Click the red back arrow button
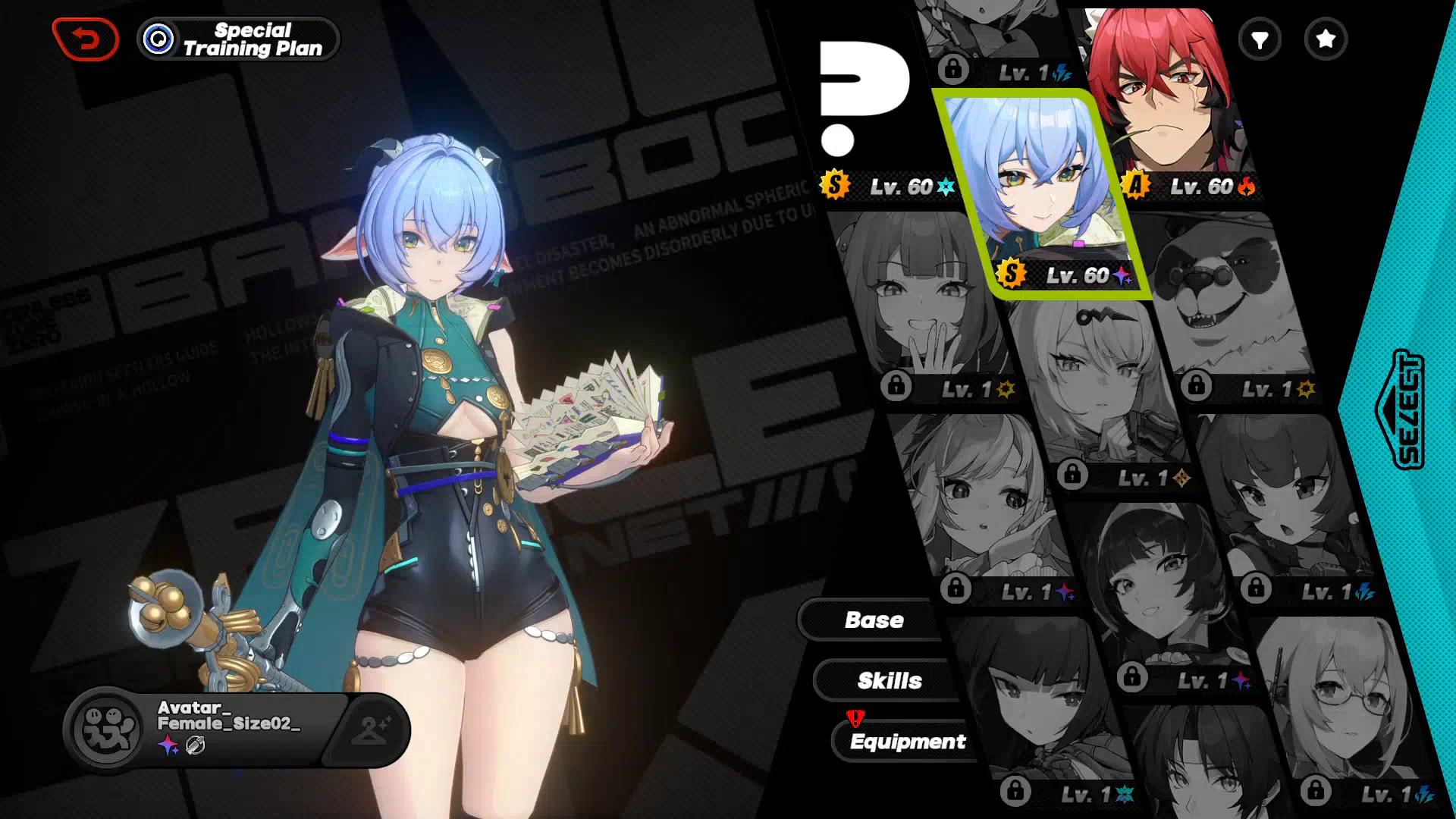This screenshot has height=819, width=1456. click(x=86, y=39)
